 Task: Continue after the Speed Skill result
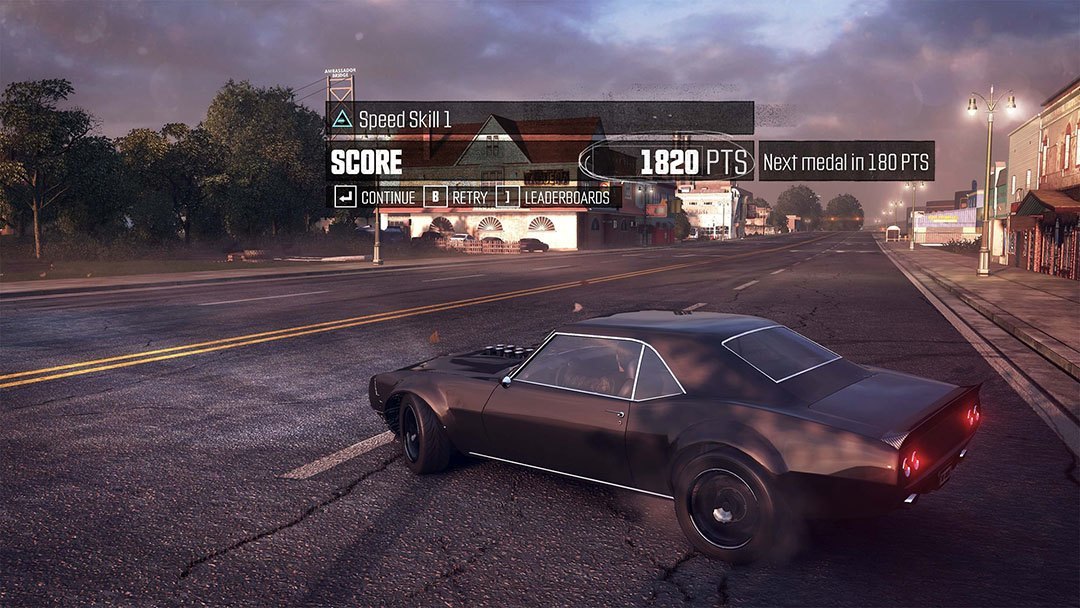click(376, 197)
